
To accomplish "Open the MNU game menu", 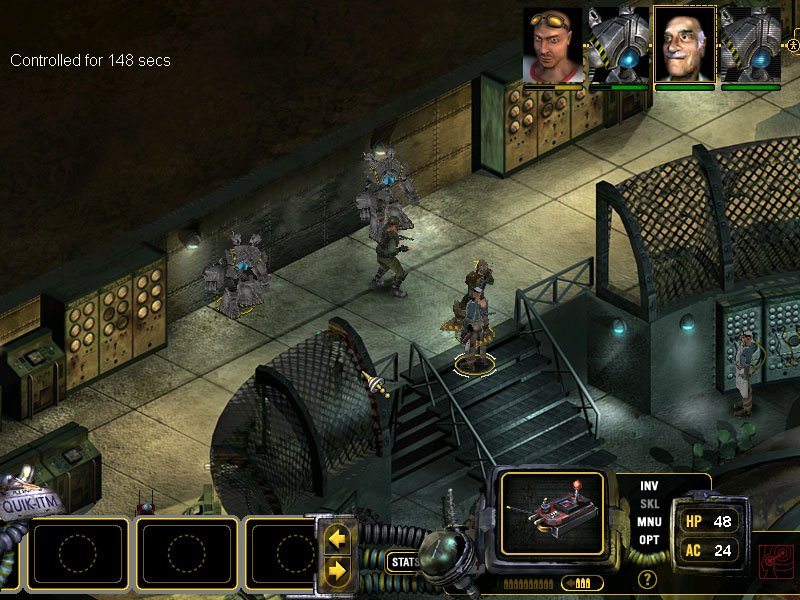I will click(x=650, y=522).
